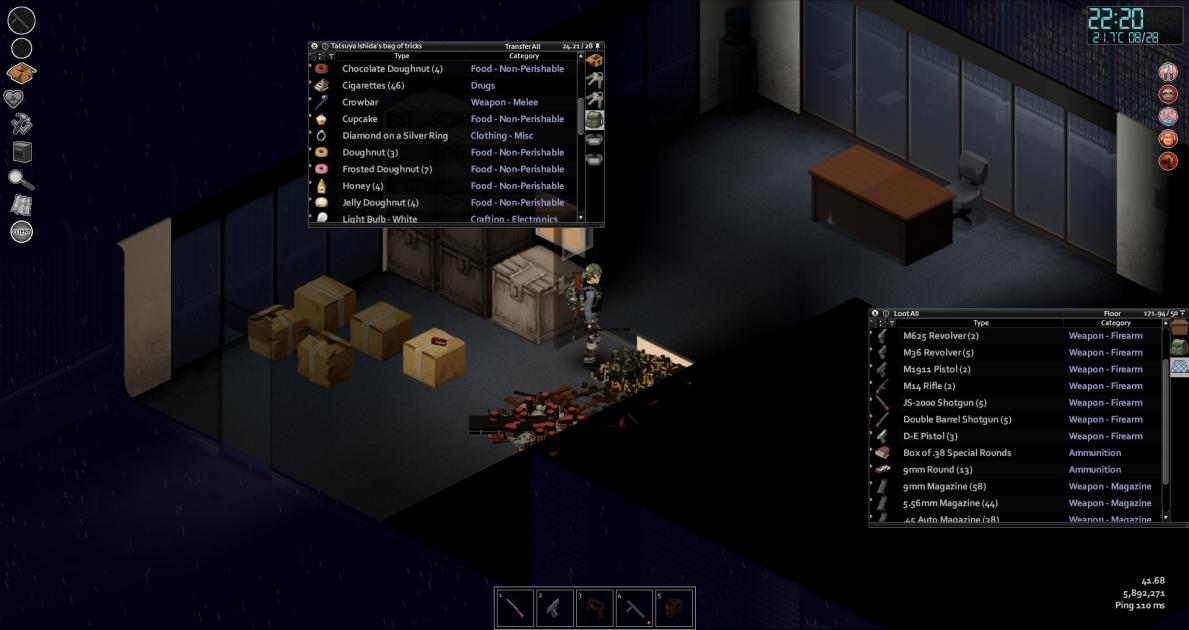Select Box of .38 Special Rounds

(956, 453)
